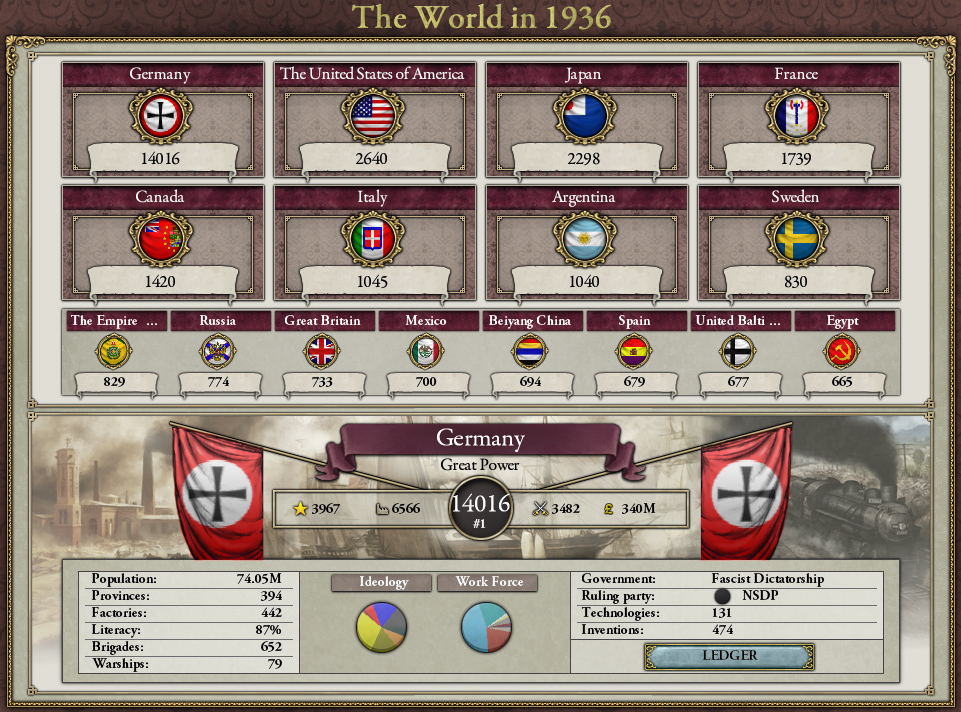Select the Japan country card

tap(584, 119)
